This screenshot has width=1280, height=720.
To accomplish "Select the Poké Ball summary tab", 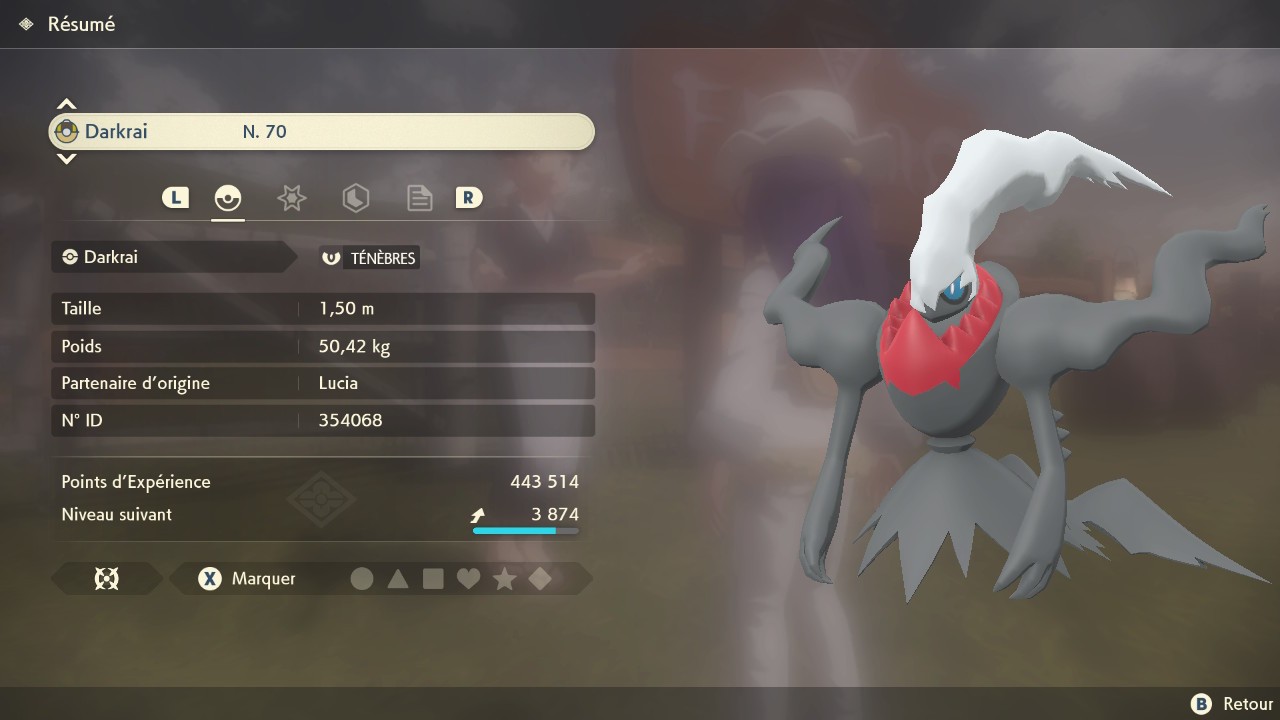I will coord(228,198).
